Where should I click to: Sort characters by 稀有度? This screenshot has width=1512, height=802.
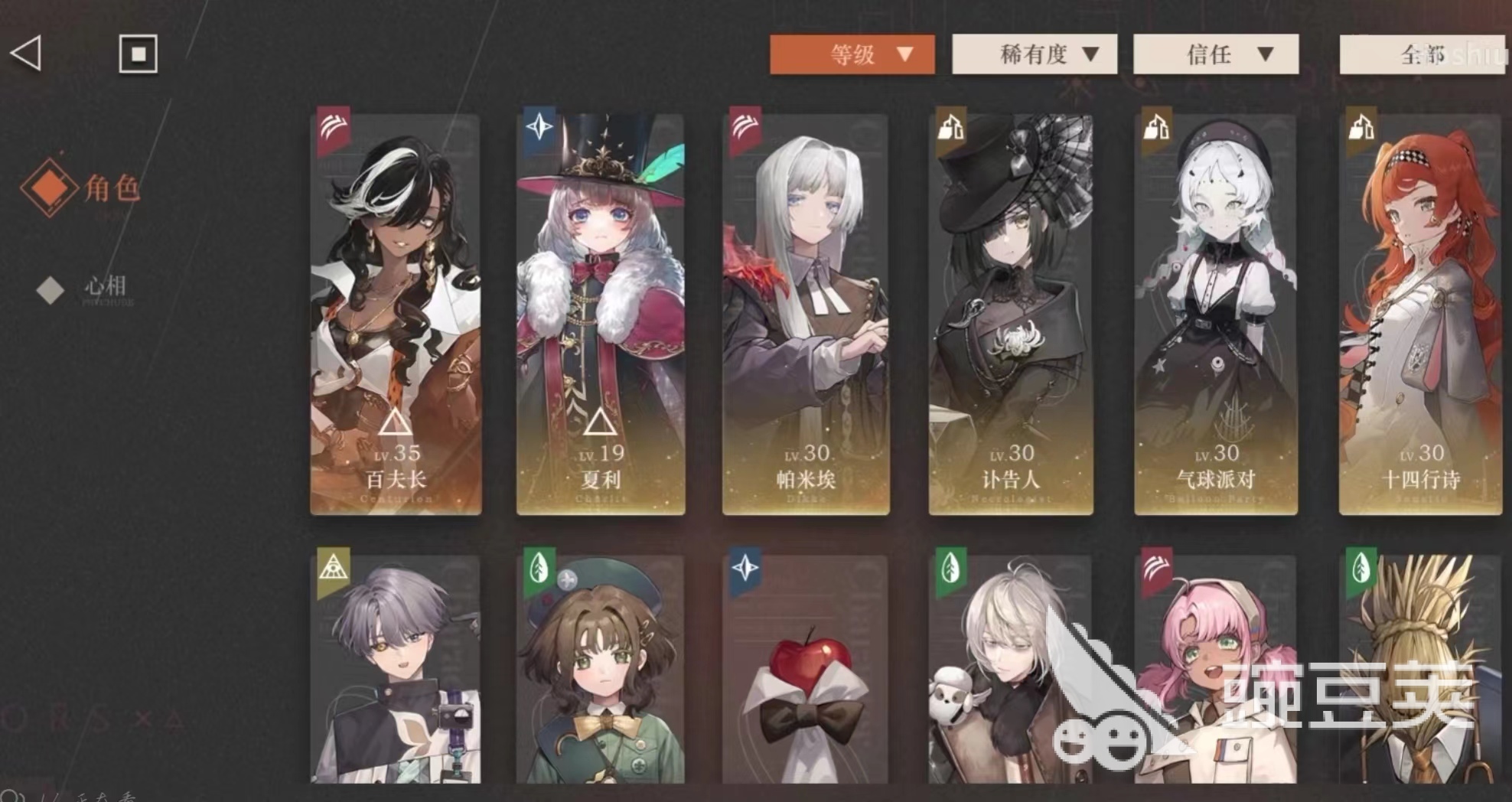click(x=1034, y=54)
